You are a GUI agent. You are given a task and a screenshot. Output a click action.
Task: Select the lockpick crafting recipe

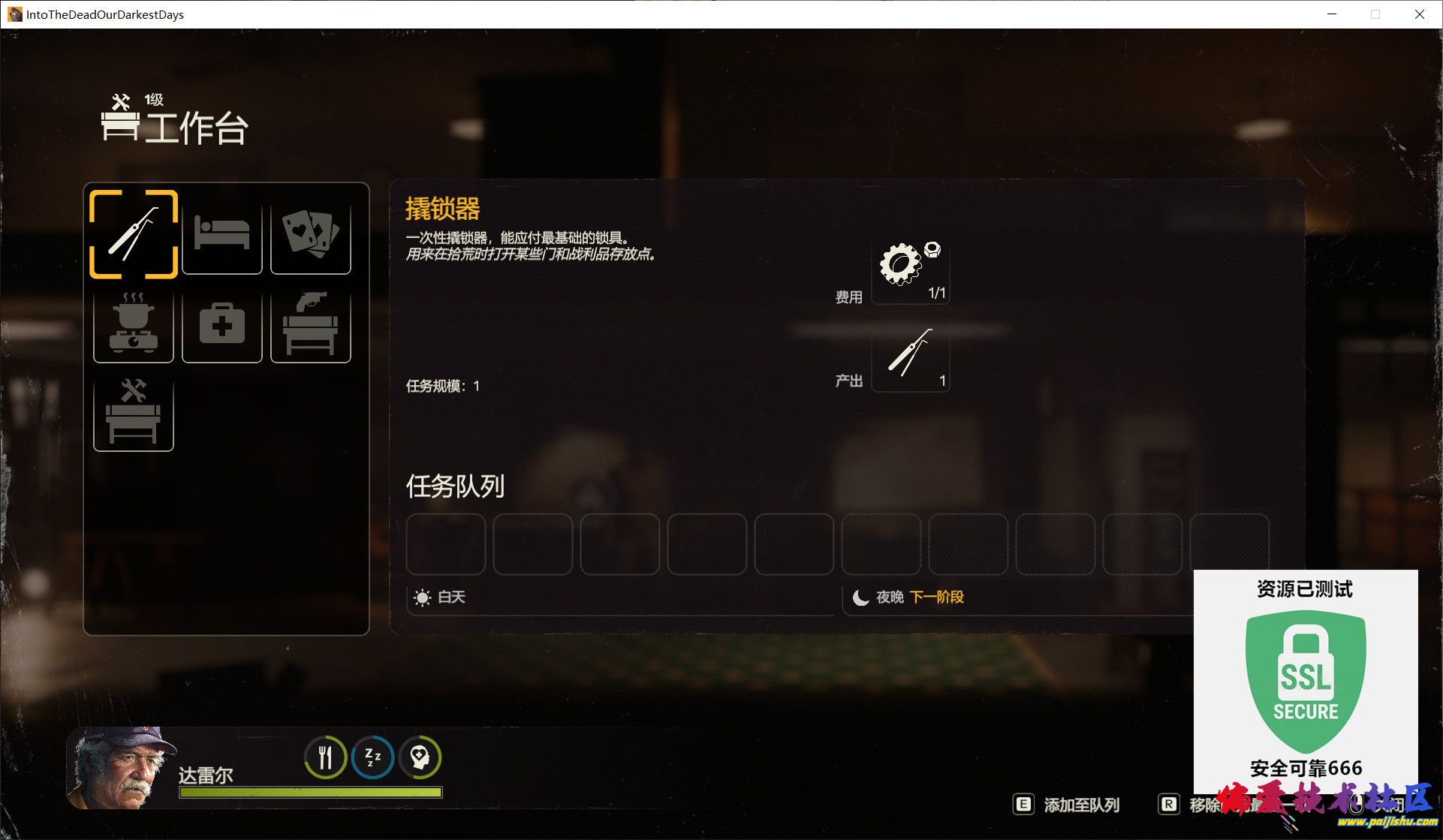pos(134,234)
